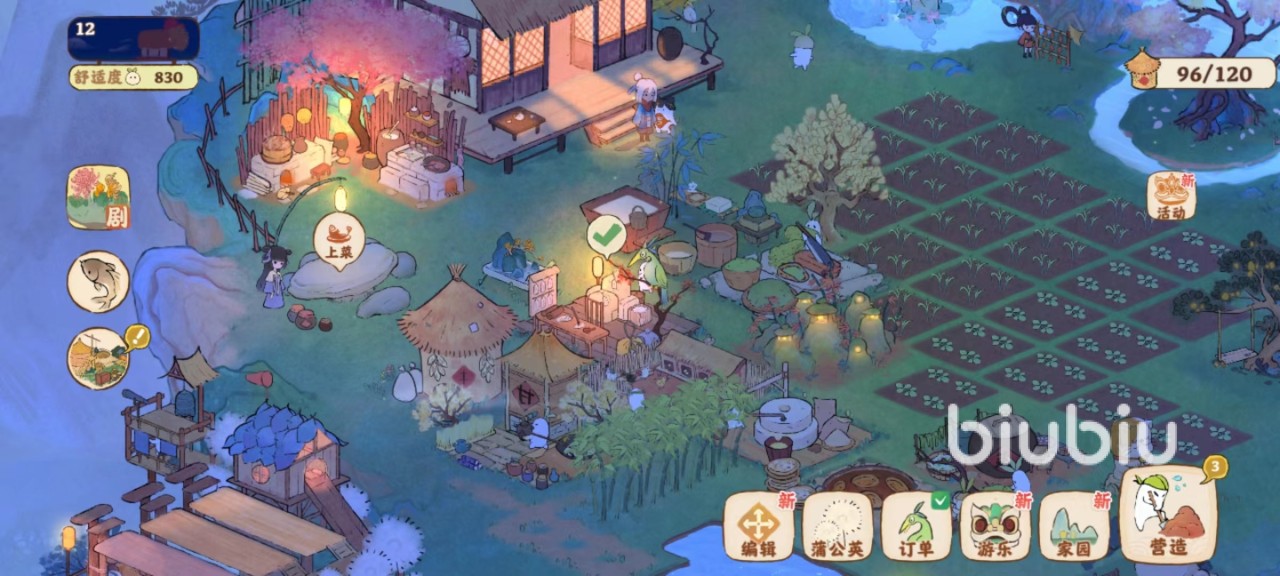Image resolution: width=1280 pixels, height=576 pixels.
Task: Open the 游乐 amusement menu
Action: (995, 525)
